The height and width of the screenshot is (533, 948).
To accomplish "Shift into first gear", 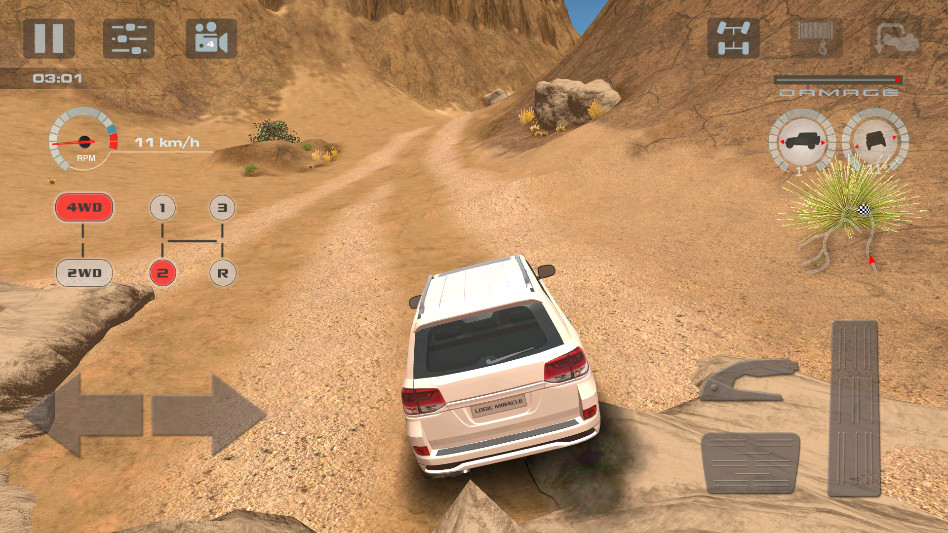I will coord(162,208).
